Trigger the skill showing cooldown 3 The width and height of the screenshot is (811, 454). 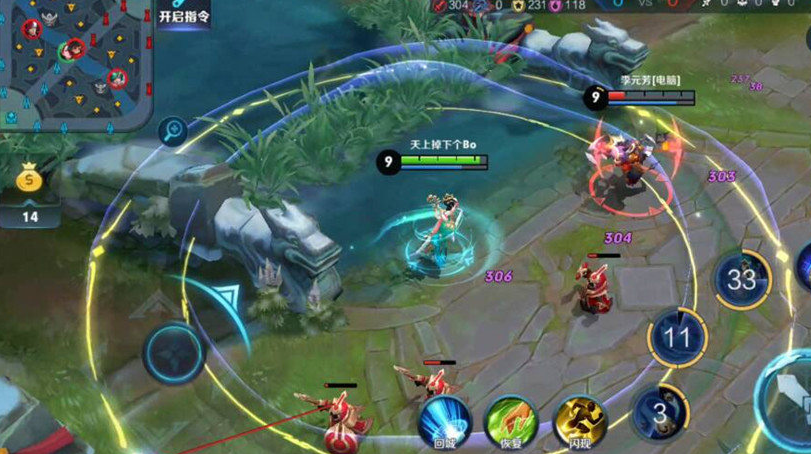click(x=659, y=412)
